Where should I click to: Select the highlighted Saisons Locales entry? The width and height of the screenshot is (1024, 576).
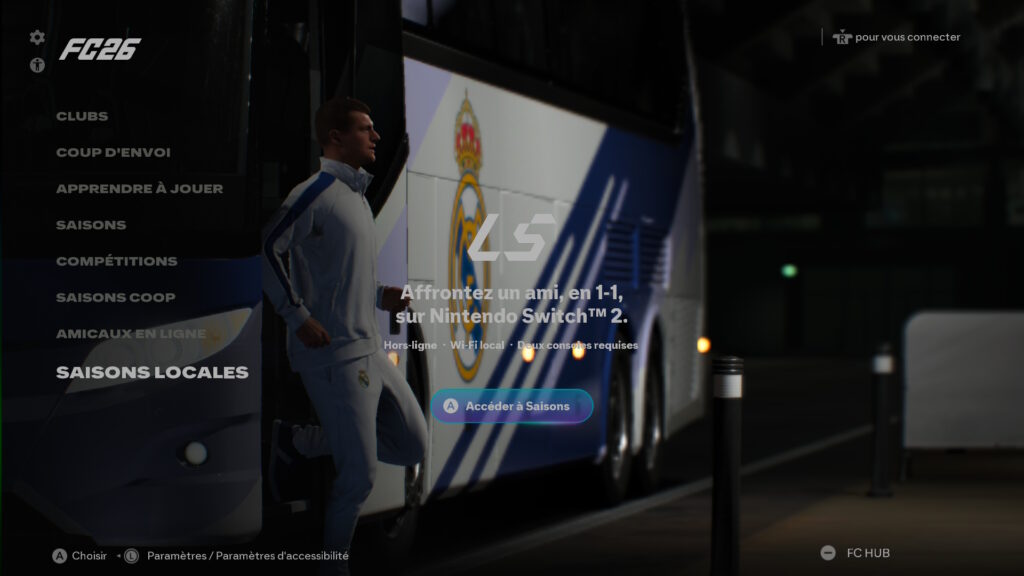coord(152,372)
